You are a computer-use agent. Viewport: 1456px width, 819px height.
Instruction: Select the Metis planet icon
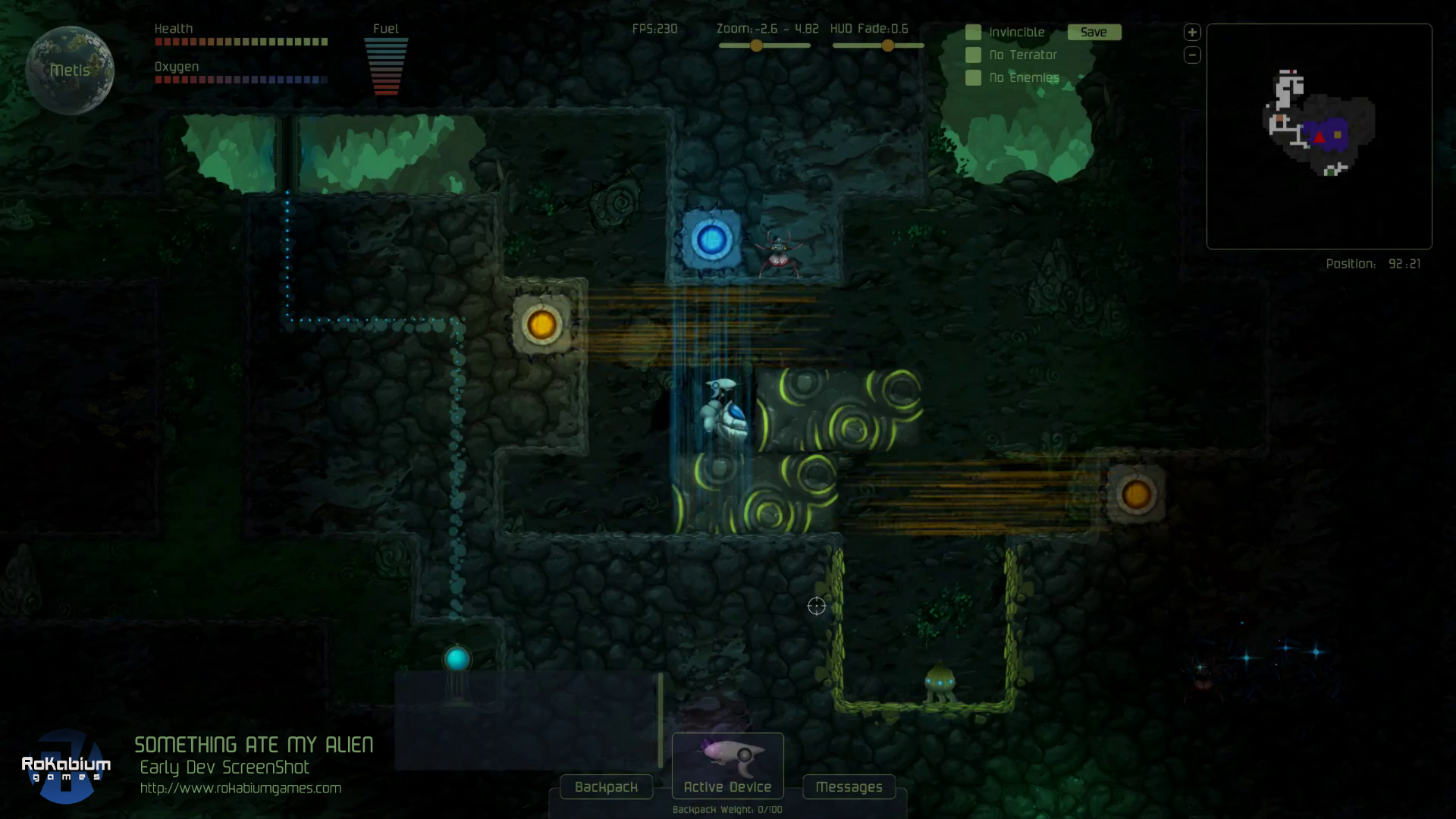click(x=70, y=70)
